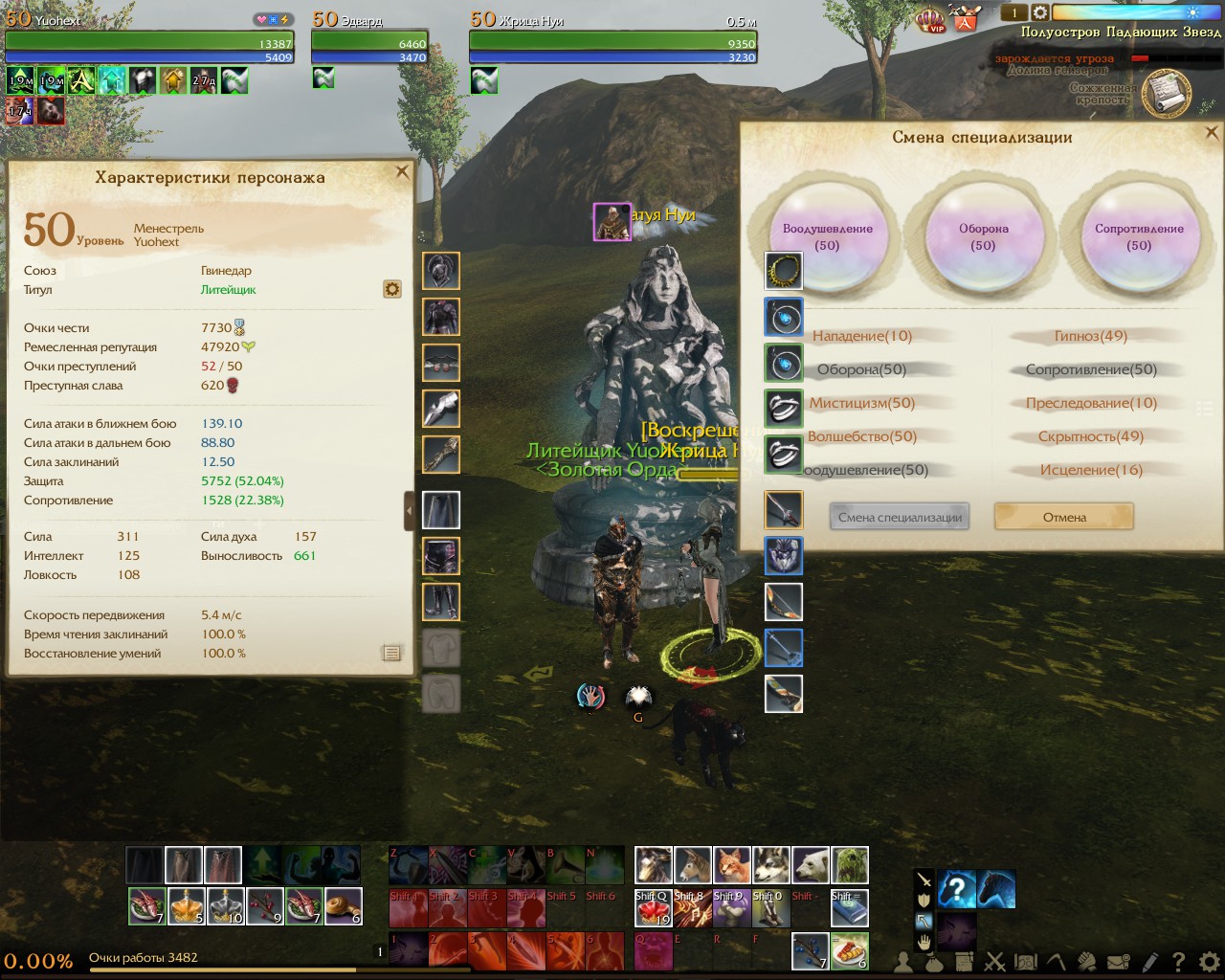Select the "Сопротивление (50)" orb
This screenshot has width=1225, height=980.
click(x=1139, y=236)
